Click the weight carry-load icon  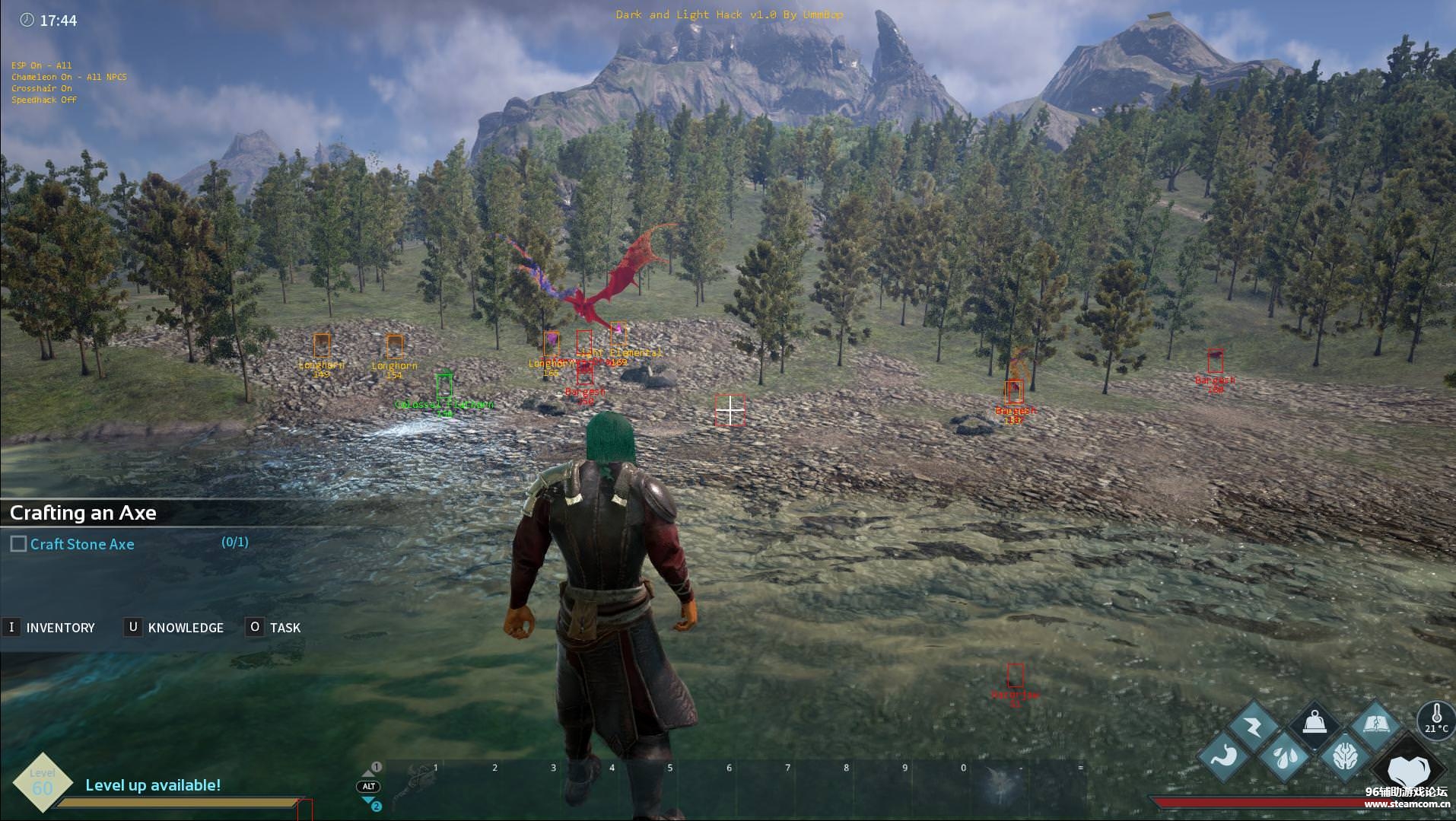pos(1315,724)
